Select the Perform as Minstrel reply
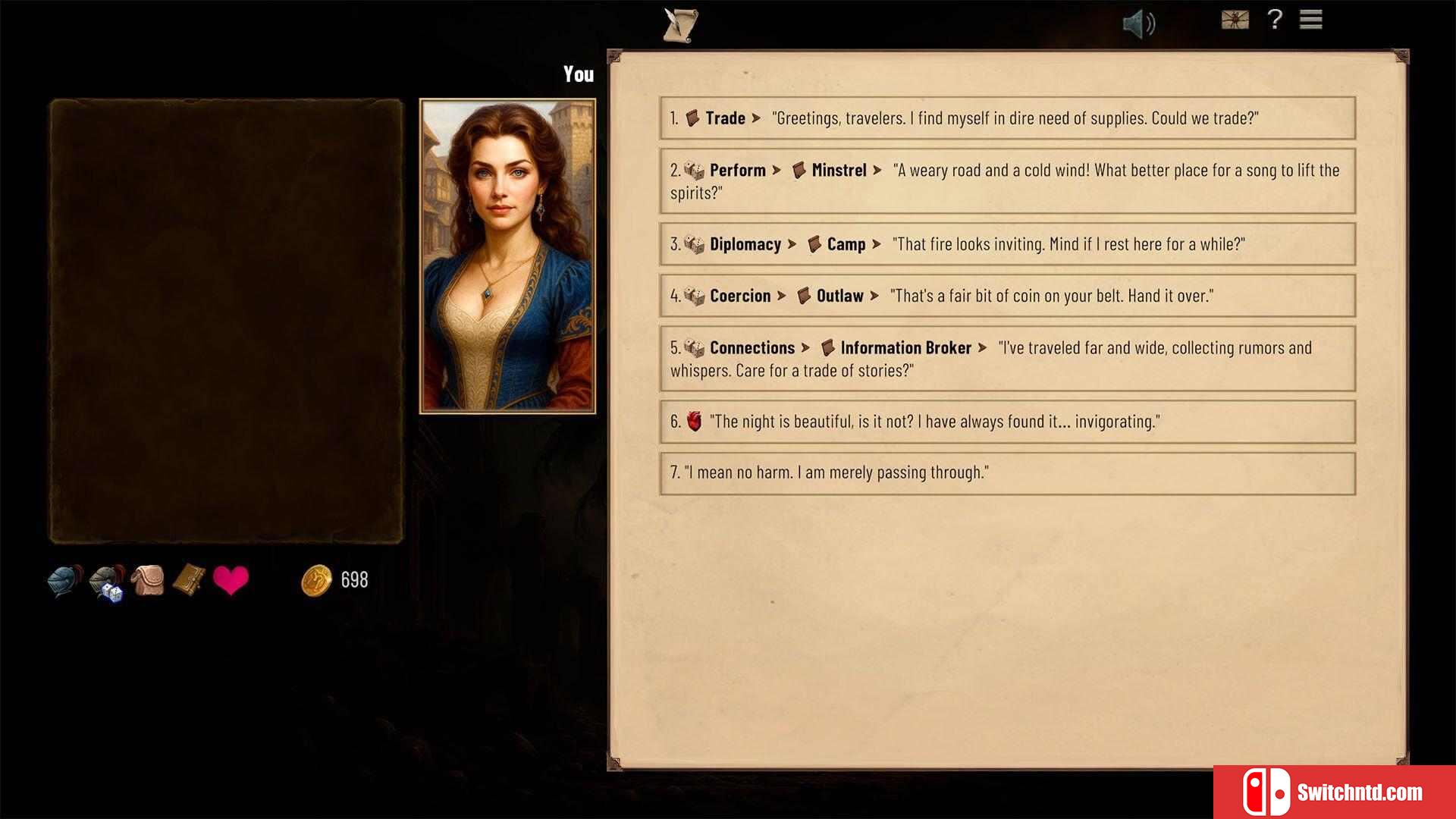 pyautogui.click(x=1007, y=181)
